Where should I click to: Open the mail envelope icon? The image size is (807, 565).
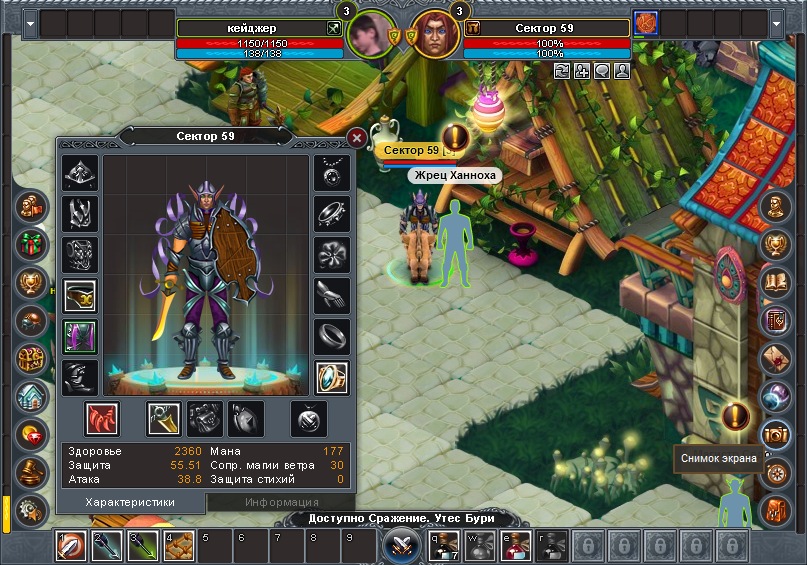point(775,358)
